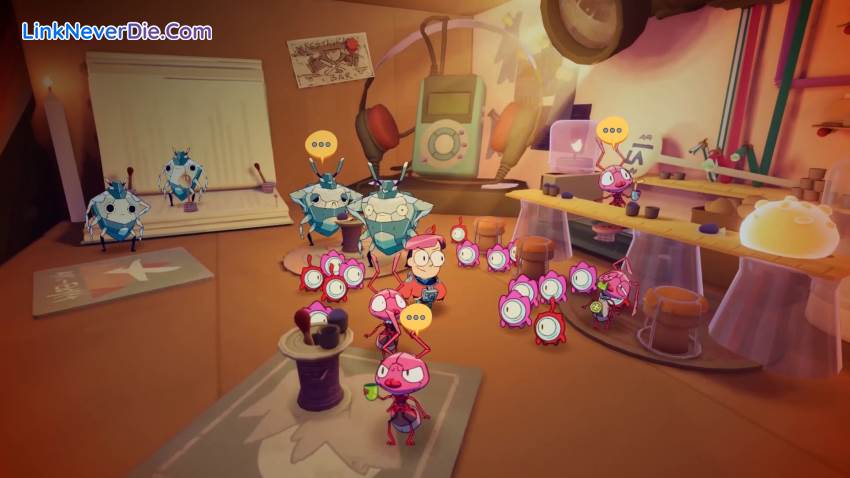Open the speech bubble over the shelf ant

[612, 130]
